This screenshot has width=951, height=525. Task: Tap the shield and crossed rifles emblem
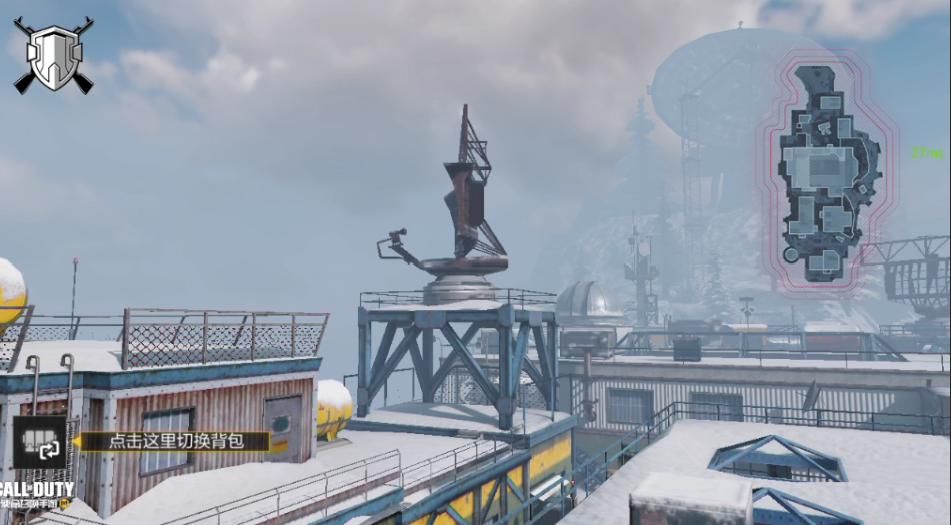[53, 56]
